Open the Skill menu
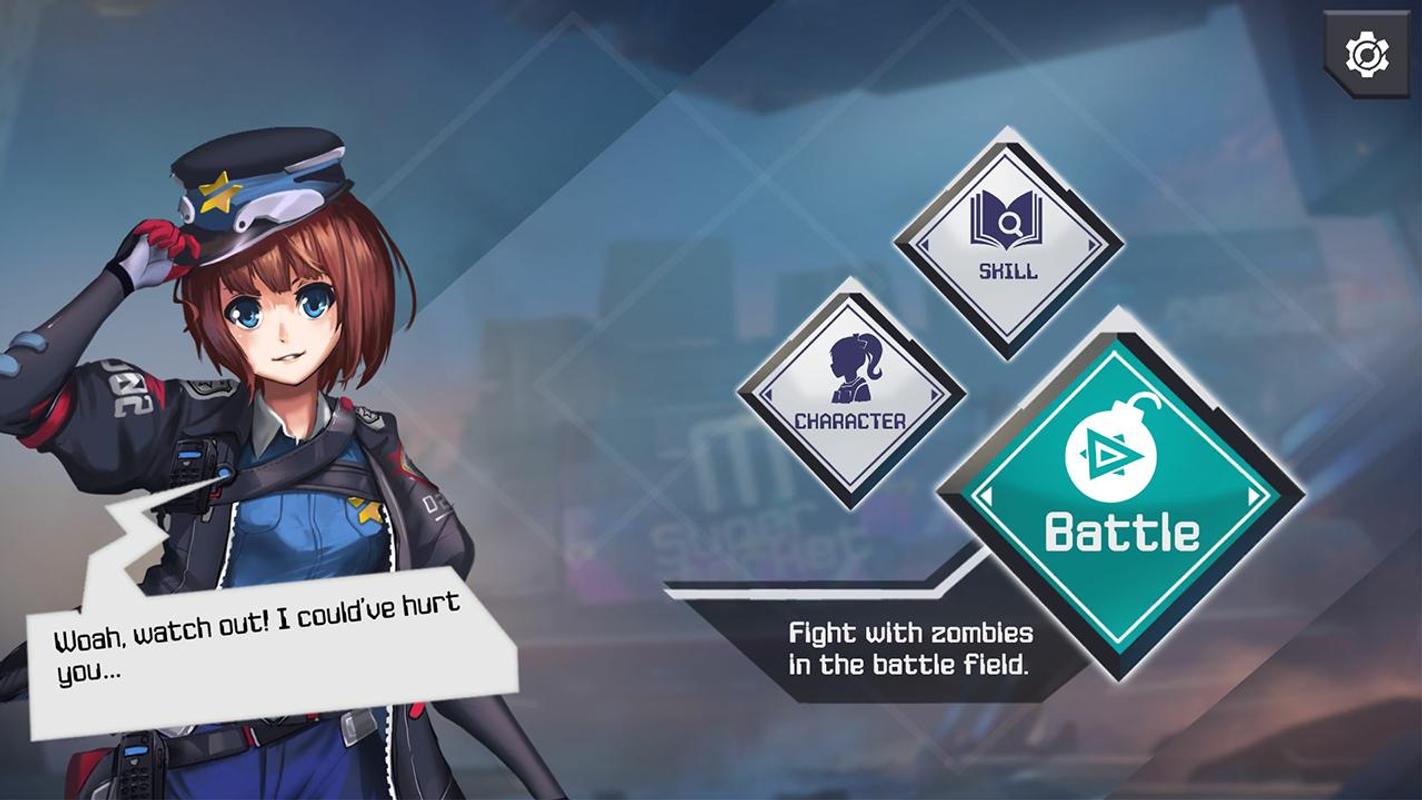 pos(1008,240)
